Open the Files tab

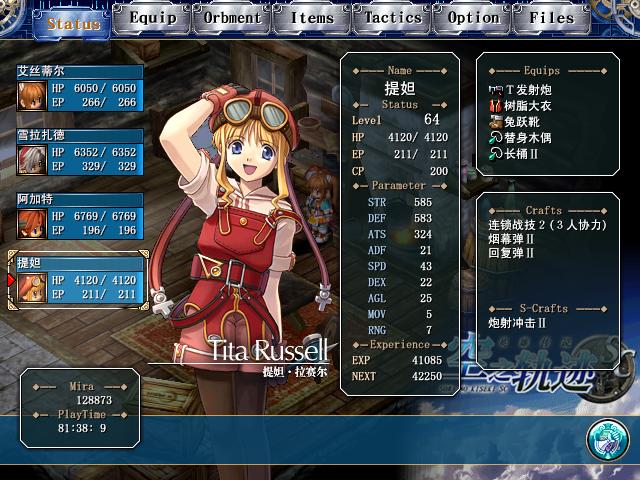pos(552,18)
